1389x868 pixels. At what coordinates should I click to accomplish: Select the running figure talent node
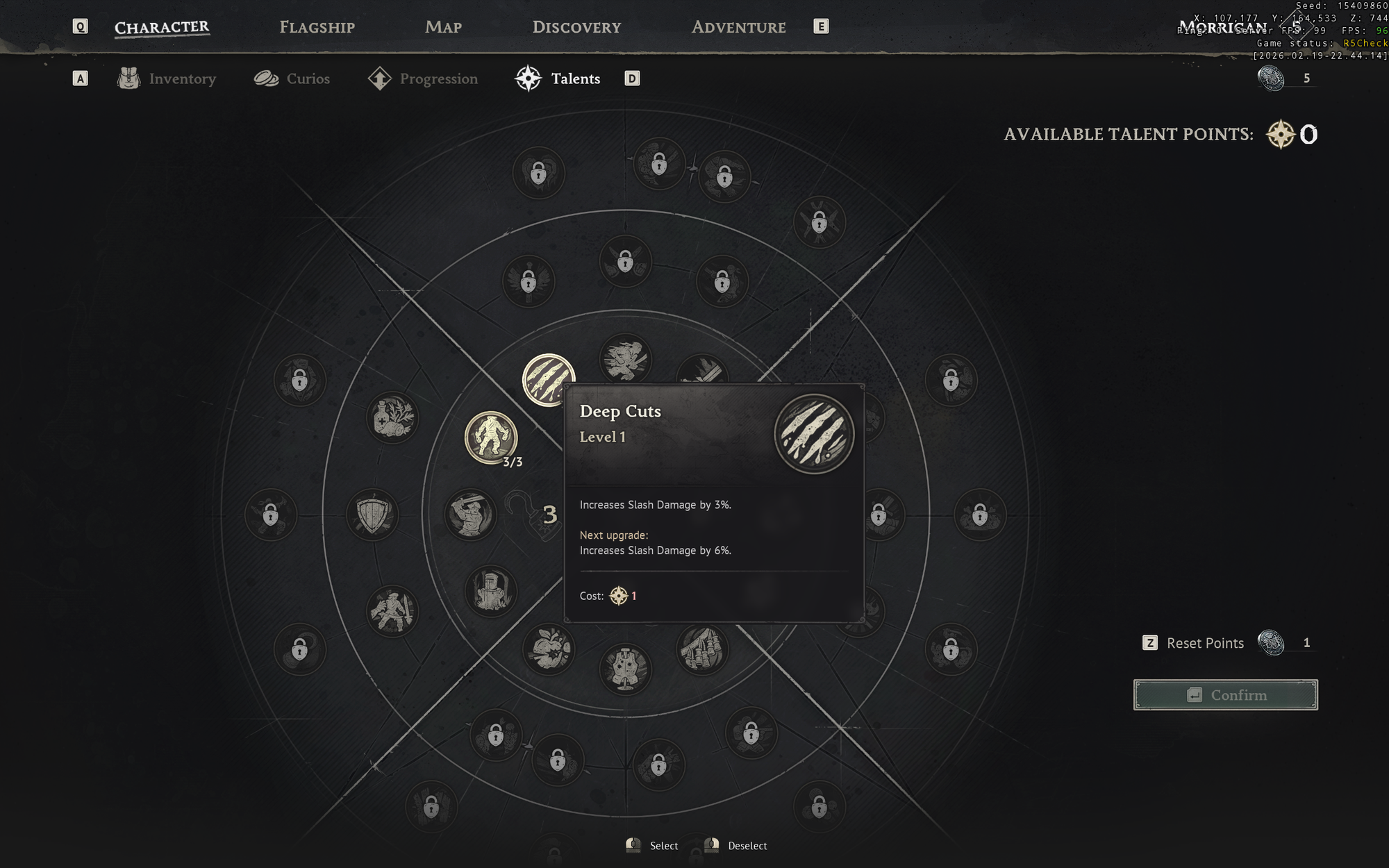tap(625, 359)
